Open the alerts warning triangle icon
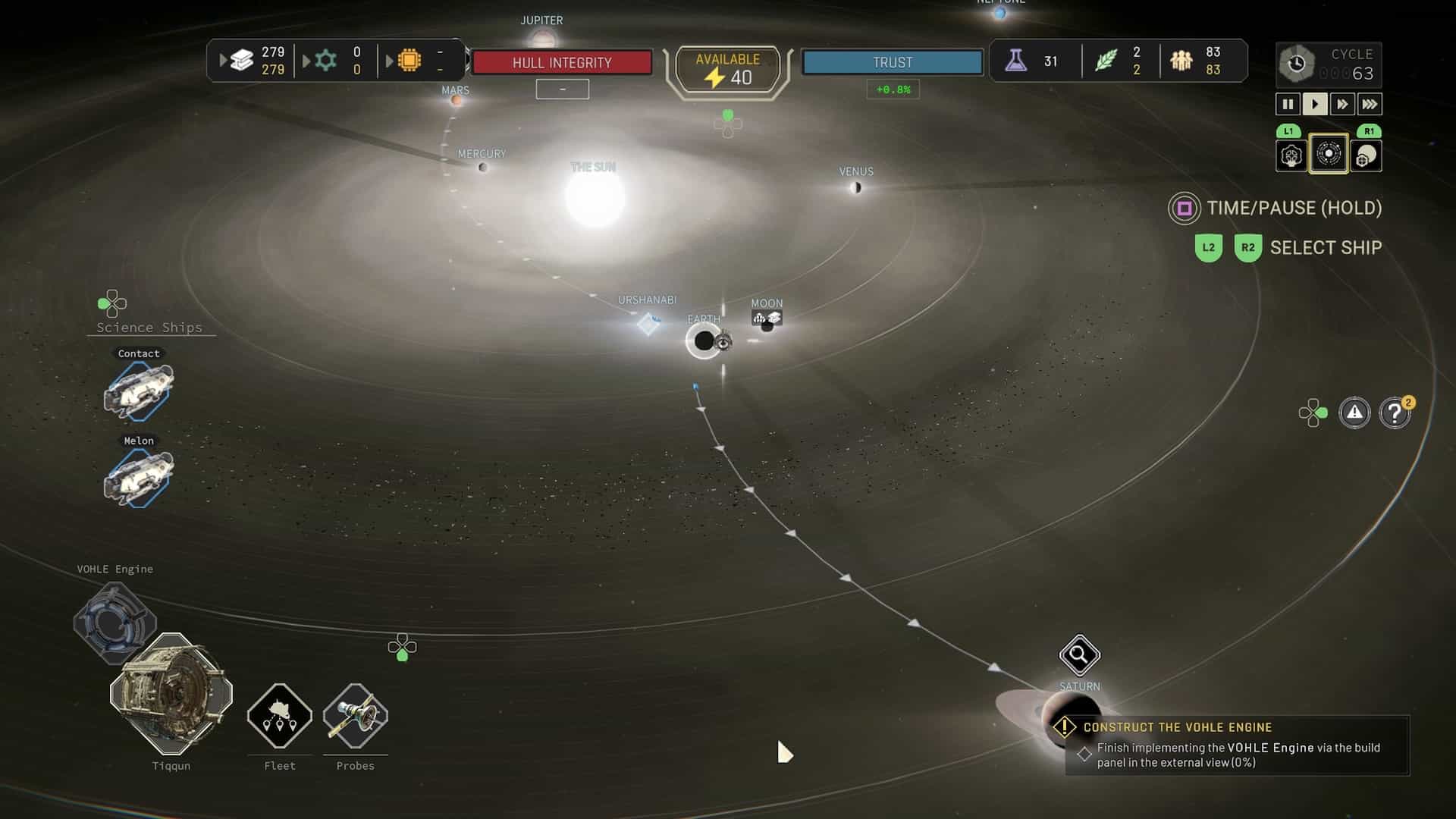The image size is (1456, 819). pos(1354,413)
